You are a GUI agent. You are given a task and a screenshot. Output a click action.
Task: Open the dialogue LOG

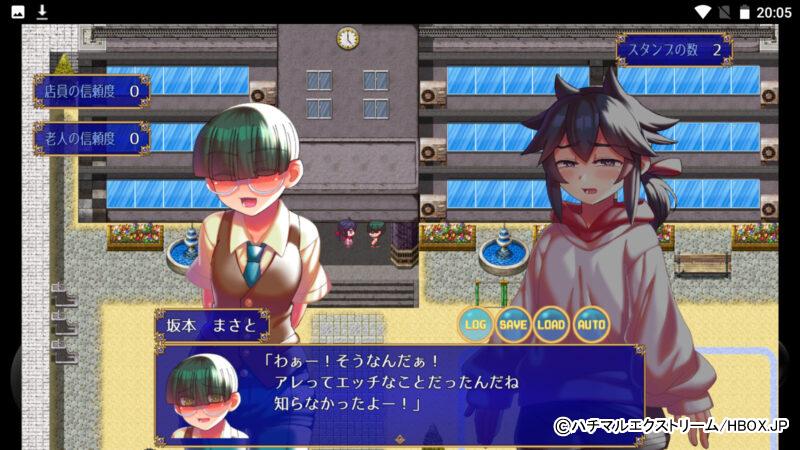pos(475,324)
